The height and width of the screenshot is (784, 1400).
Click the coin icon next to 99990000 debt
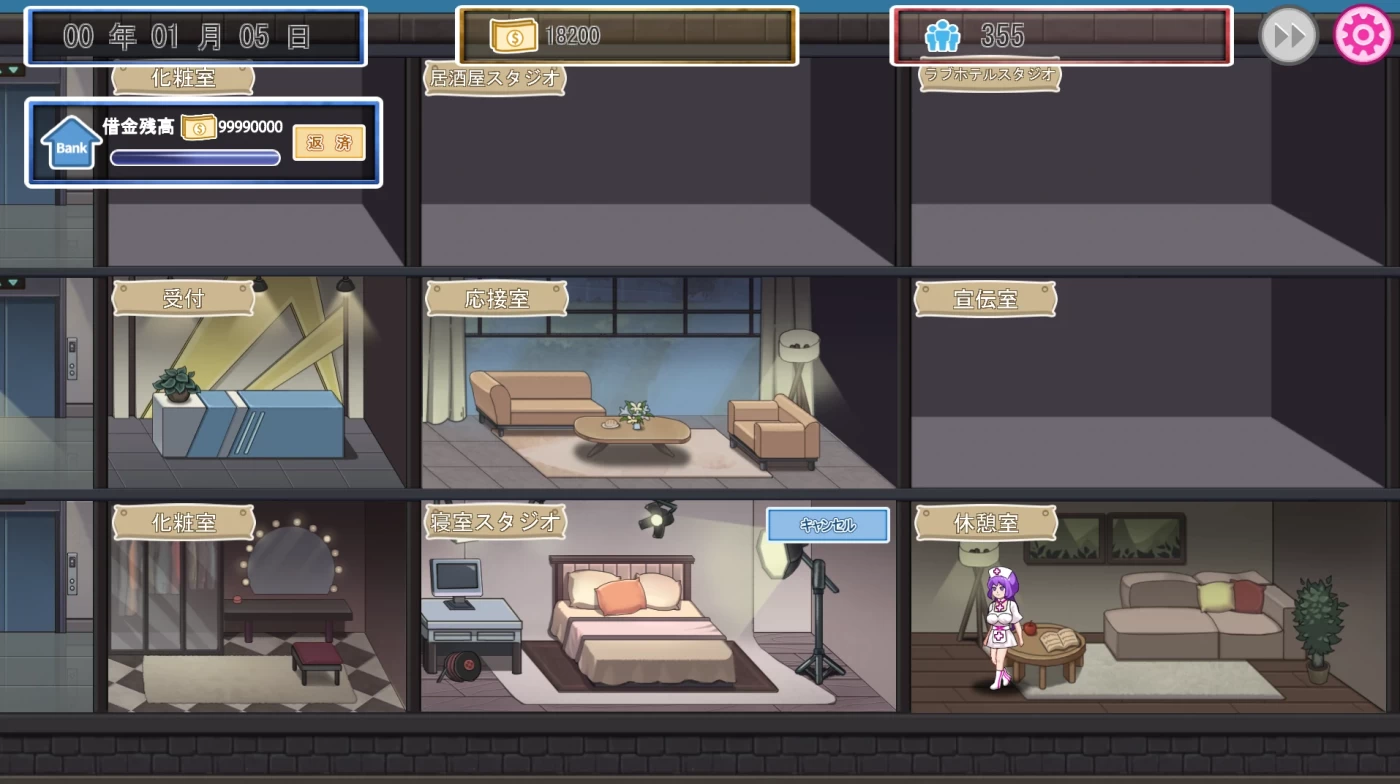199,126
